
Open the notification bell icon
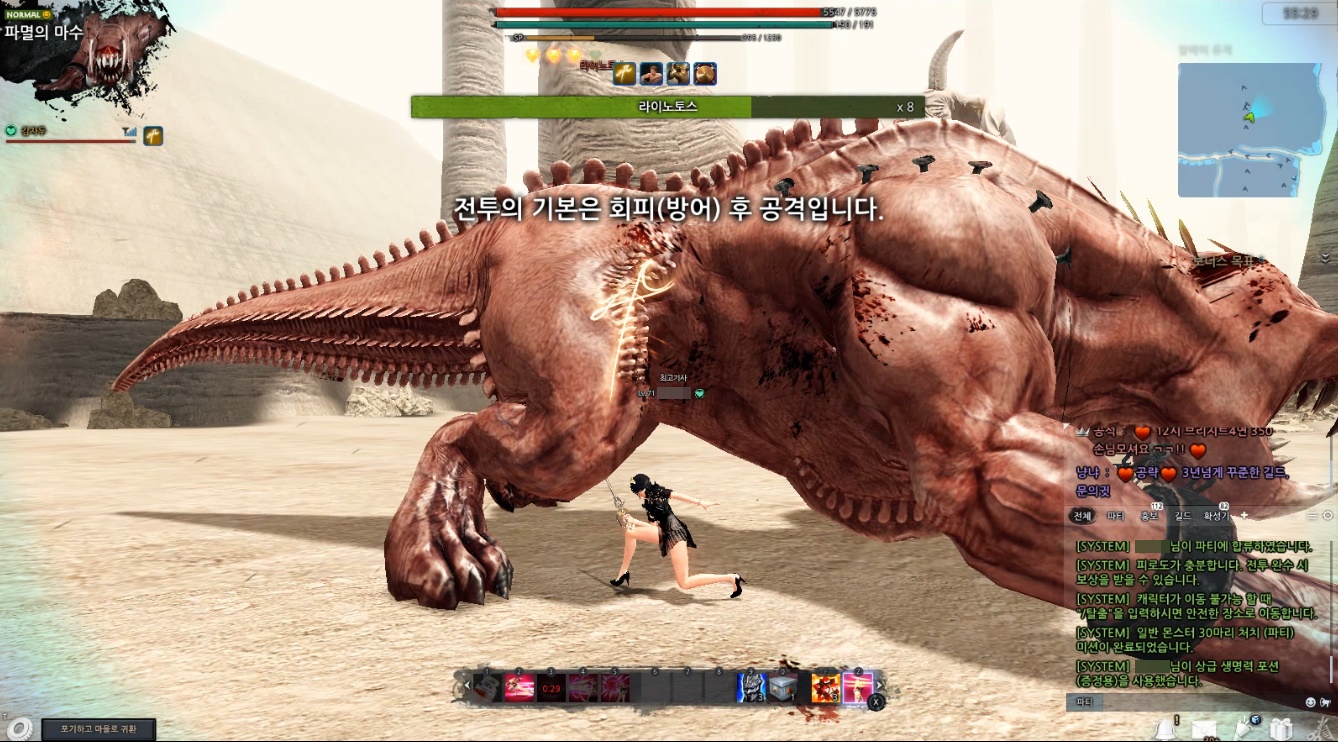point(1164,729)
